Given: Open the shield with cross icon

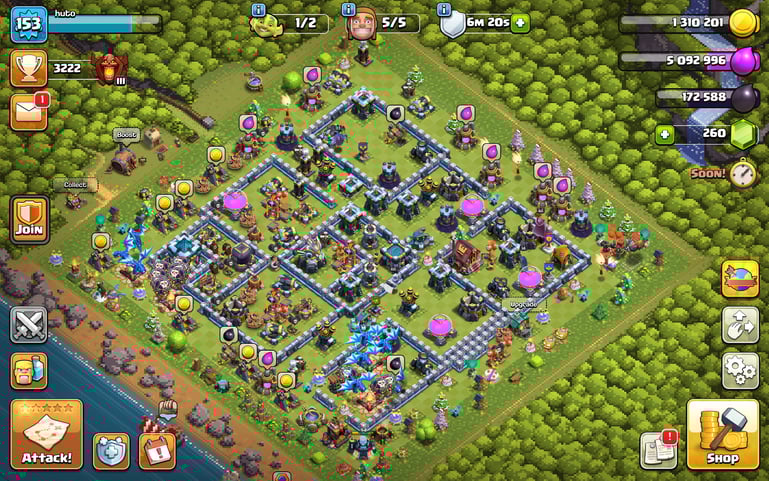Looking at the screenshot, I should pos(111,451).
